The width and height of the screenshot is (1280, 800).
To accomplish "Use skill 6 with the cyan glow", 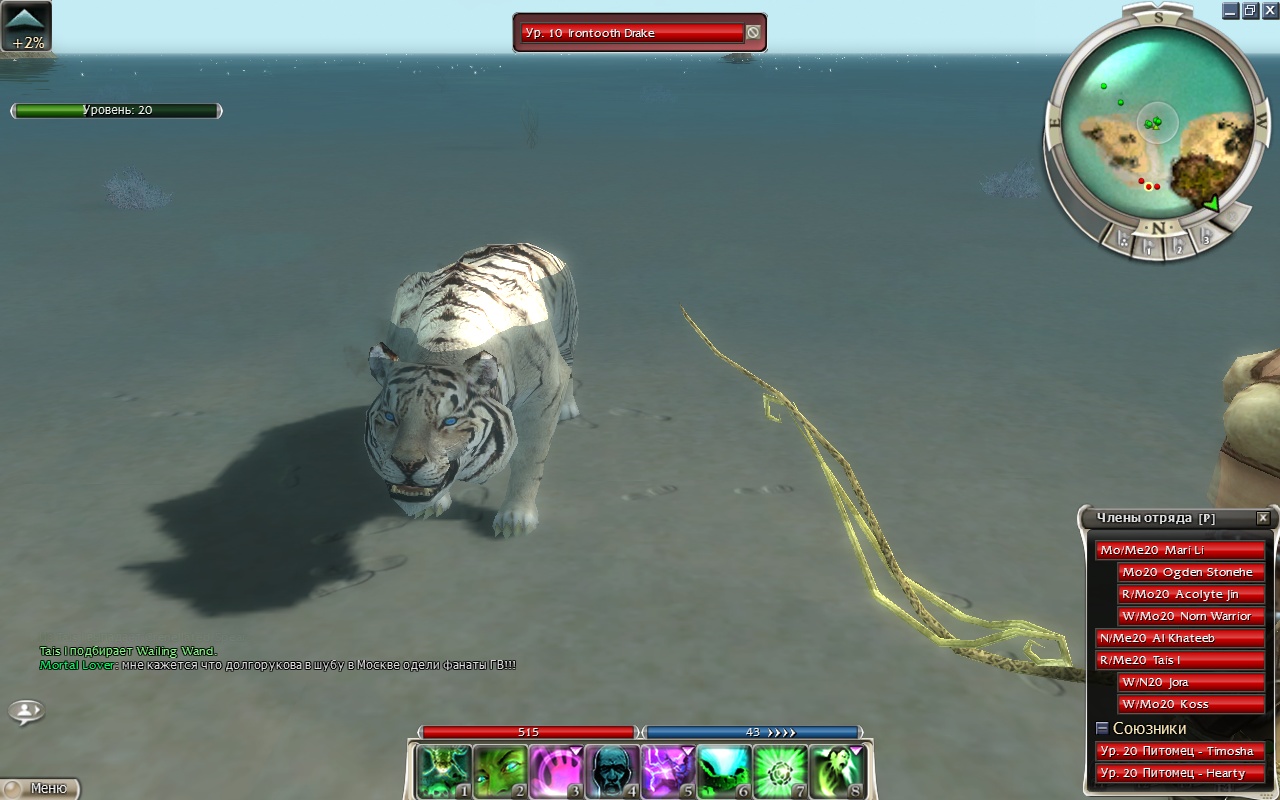I will (x=724, y=771).
